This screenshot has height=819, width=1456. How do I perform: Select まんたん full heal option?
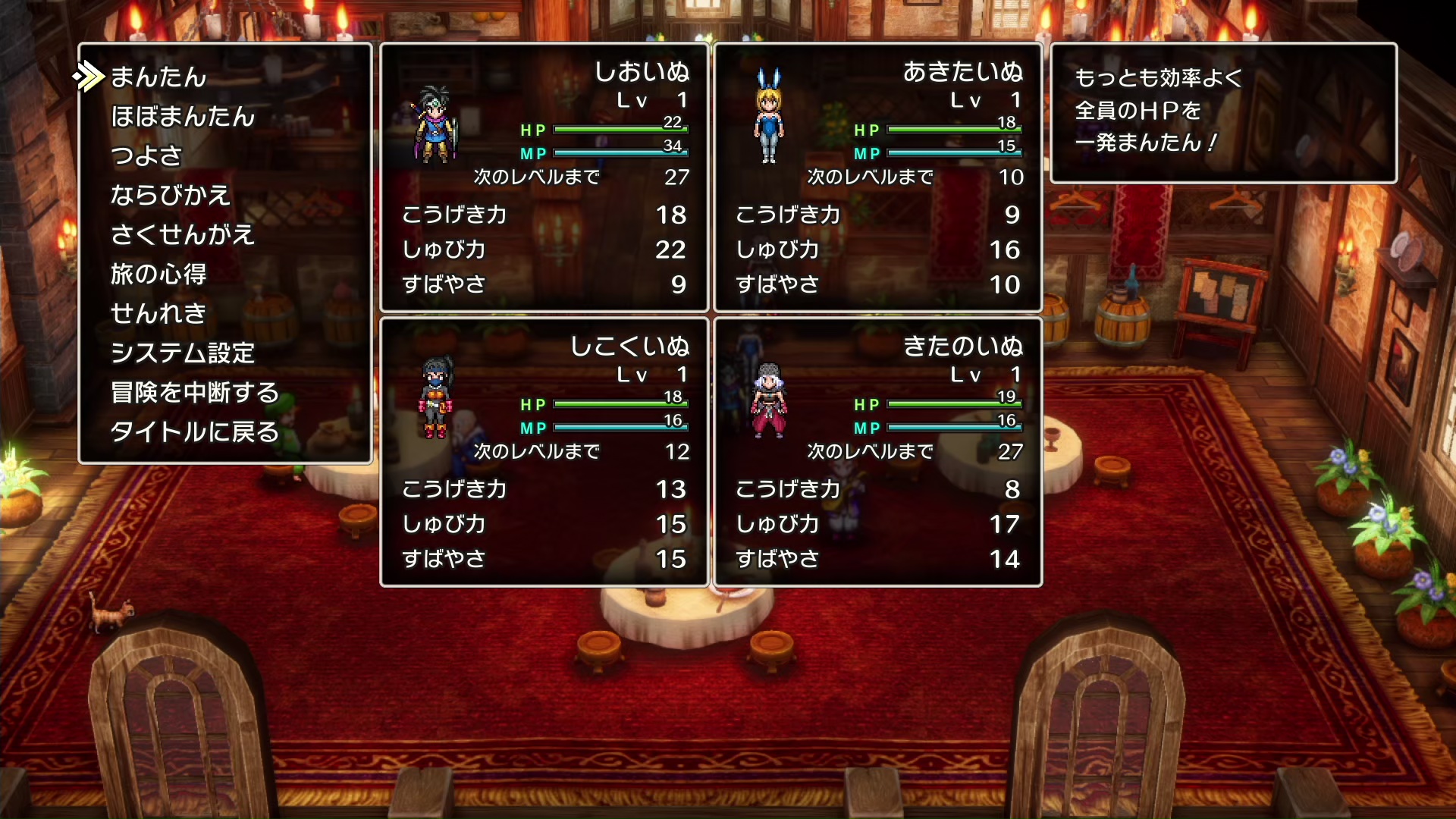158,77
